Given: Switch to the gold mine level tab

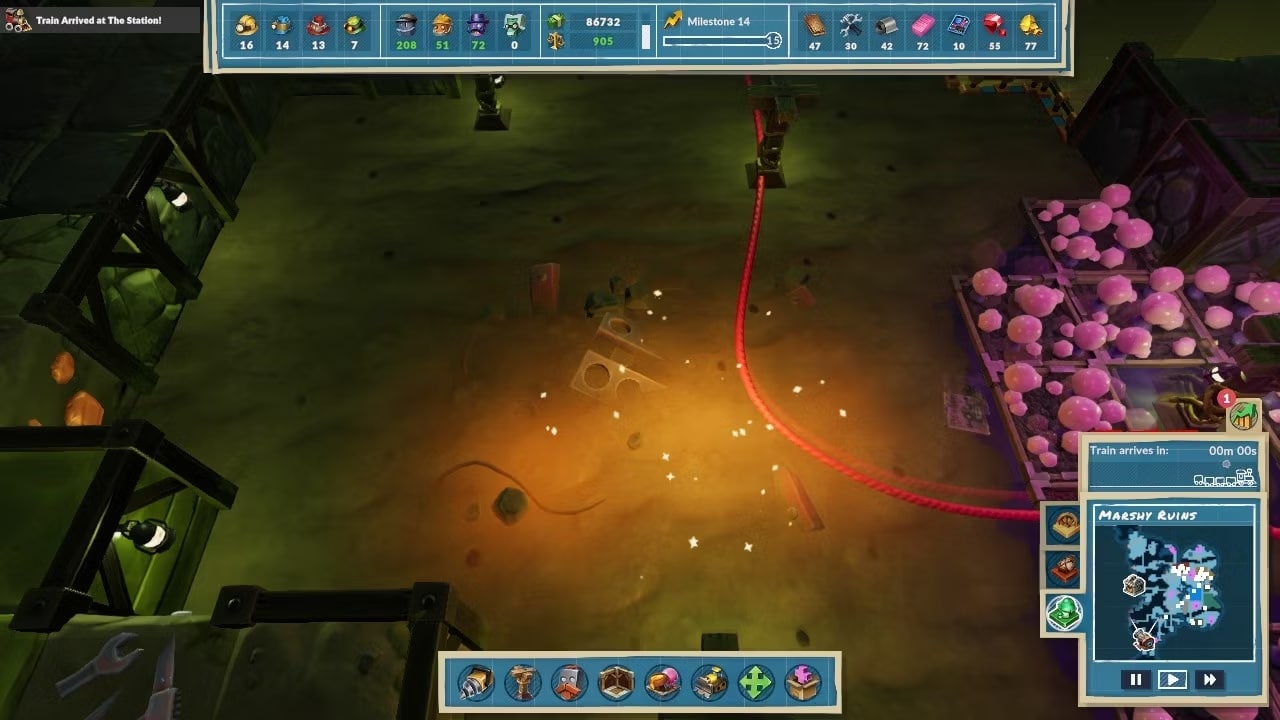Looking at the screenshot, I should click(x=1063, y=523).
